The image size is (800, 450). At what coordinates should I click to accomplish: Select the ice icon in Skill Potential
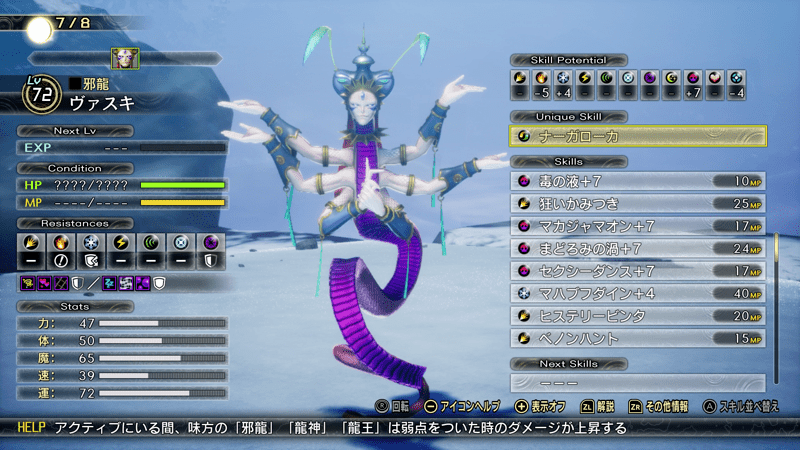point(563,77)
